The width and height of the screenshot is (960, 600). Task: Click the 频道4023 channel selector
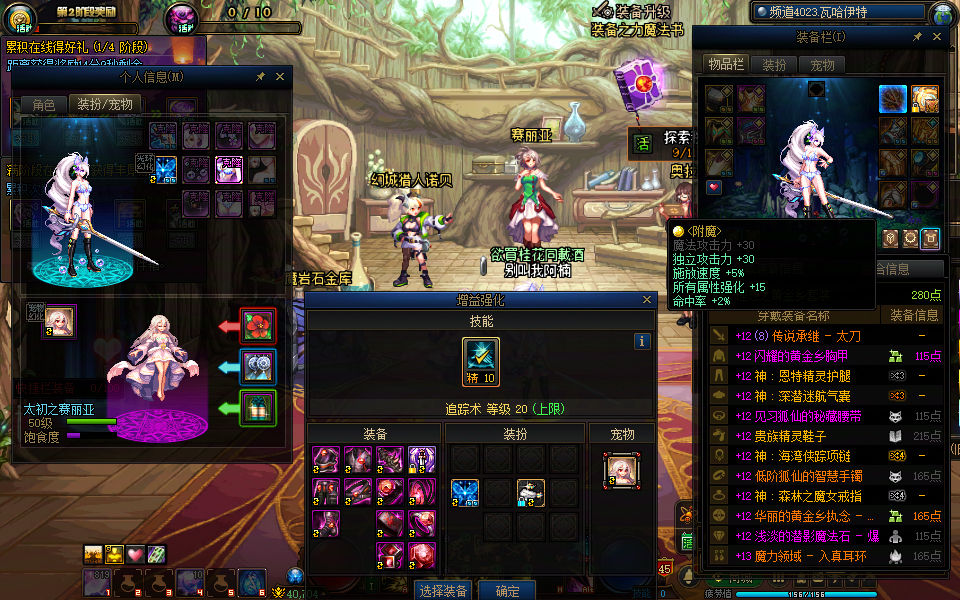click(838, 13)
